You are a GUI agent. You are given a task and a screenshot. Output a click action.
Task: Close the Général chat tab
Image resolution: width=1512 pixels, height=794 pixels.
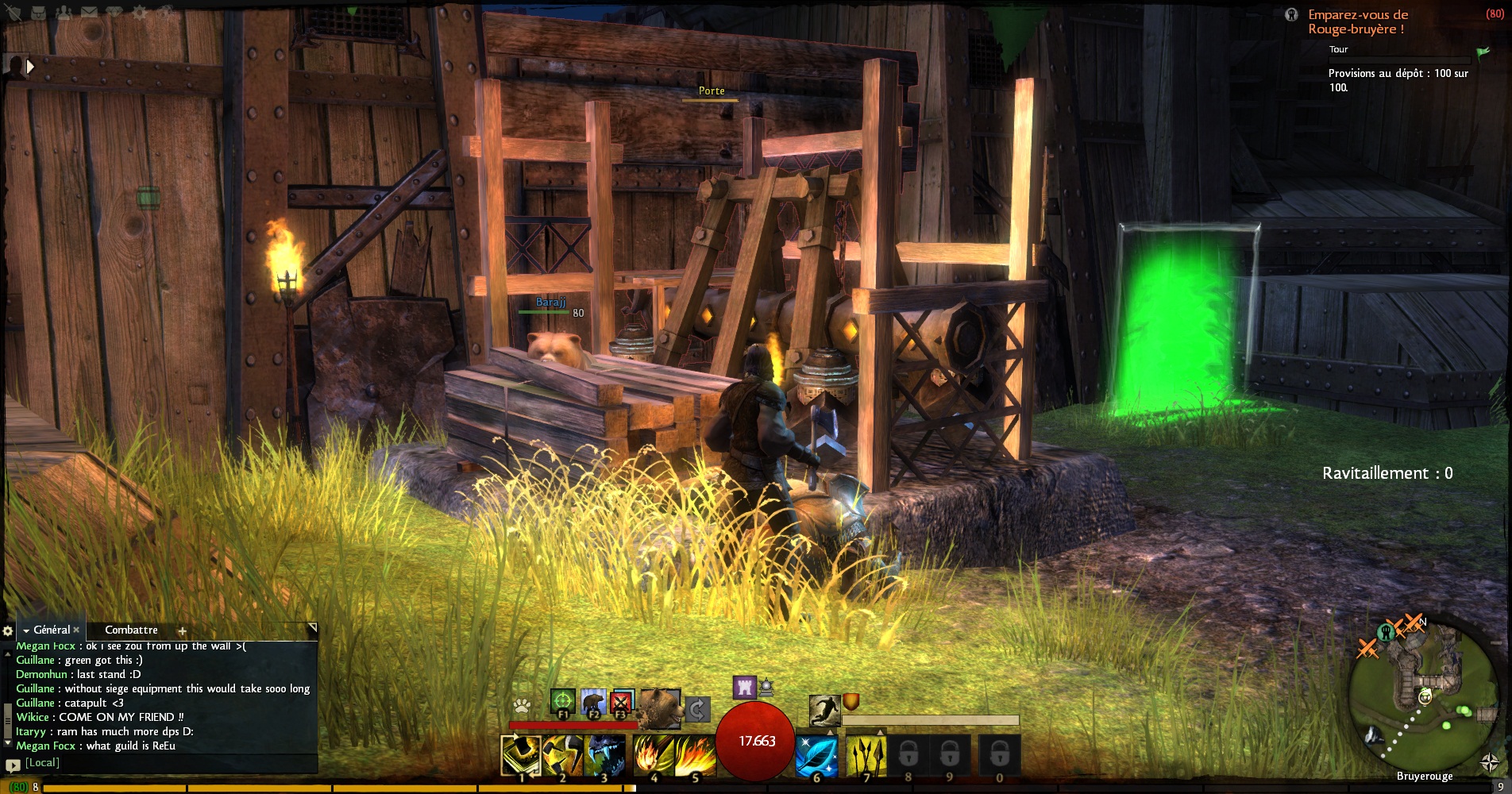pyautogui.click(x=76, y=630)
